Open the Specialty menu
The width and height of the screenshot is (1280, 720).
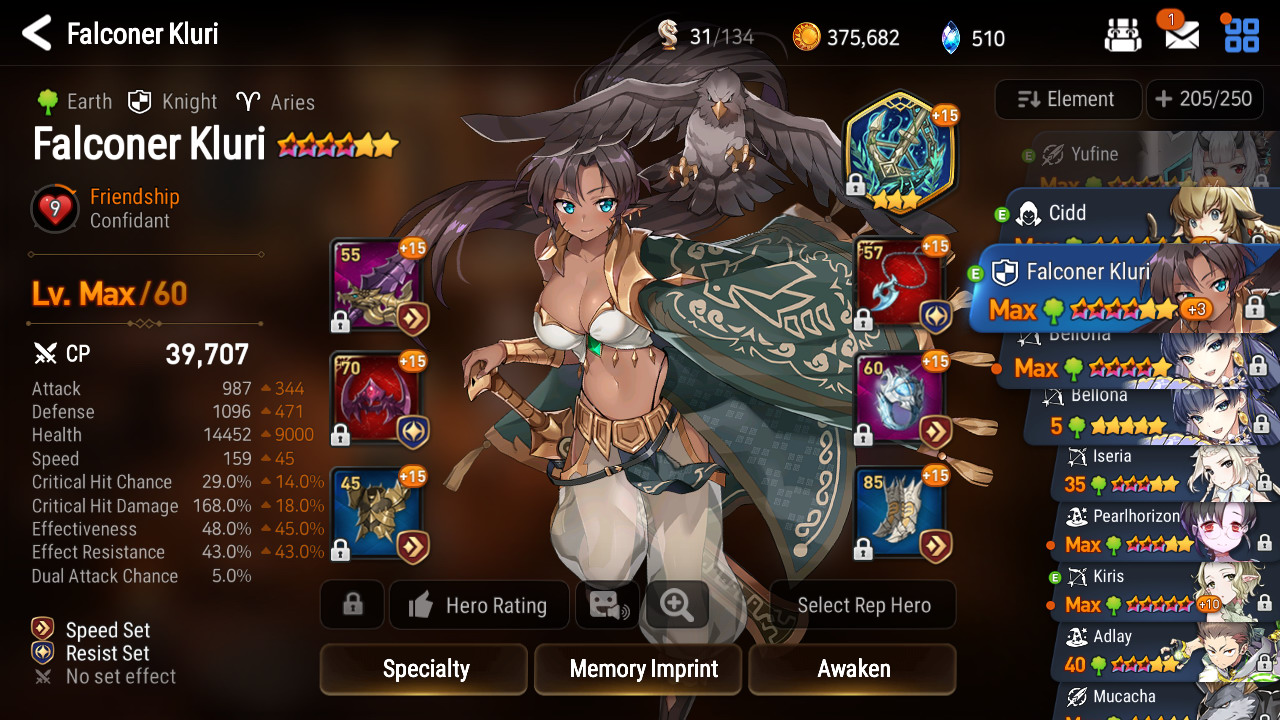pyautogui.click(x=424, y=669)
